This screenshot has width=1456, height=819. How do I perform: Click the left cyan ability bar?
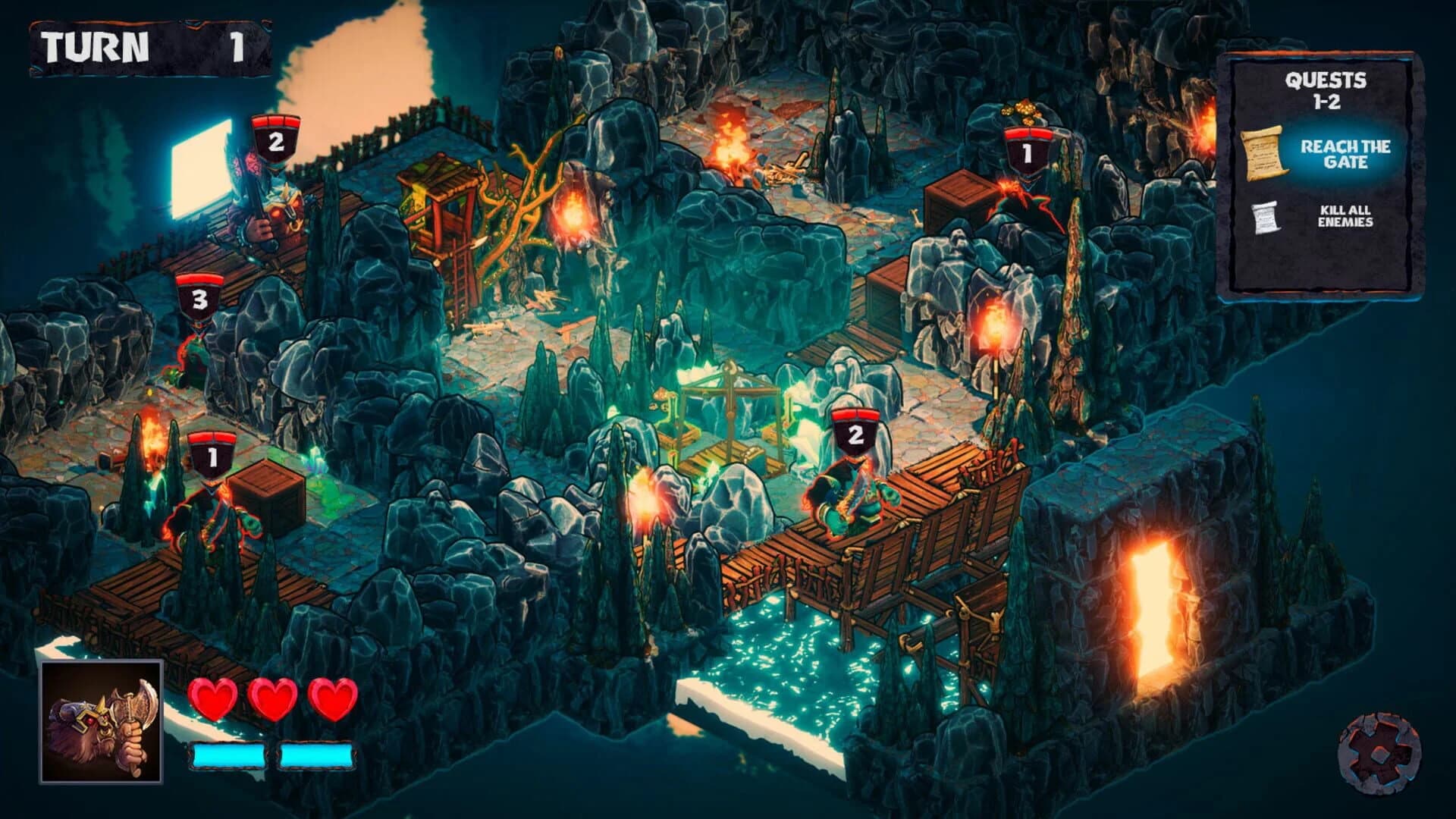coord(227,755)
